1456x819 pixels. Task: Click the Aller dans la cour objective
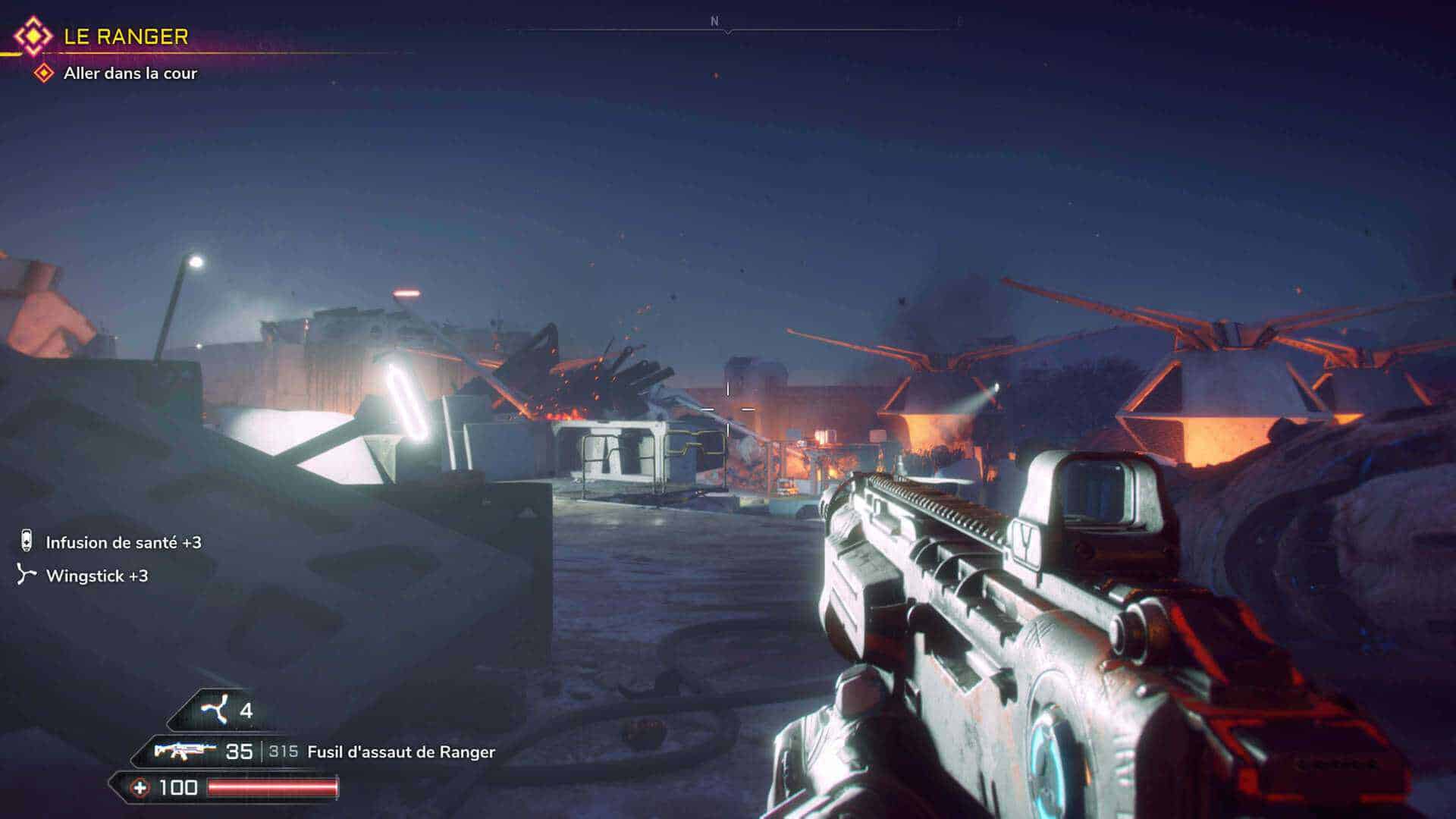pos(130,74)
